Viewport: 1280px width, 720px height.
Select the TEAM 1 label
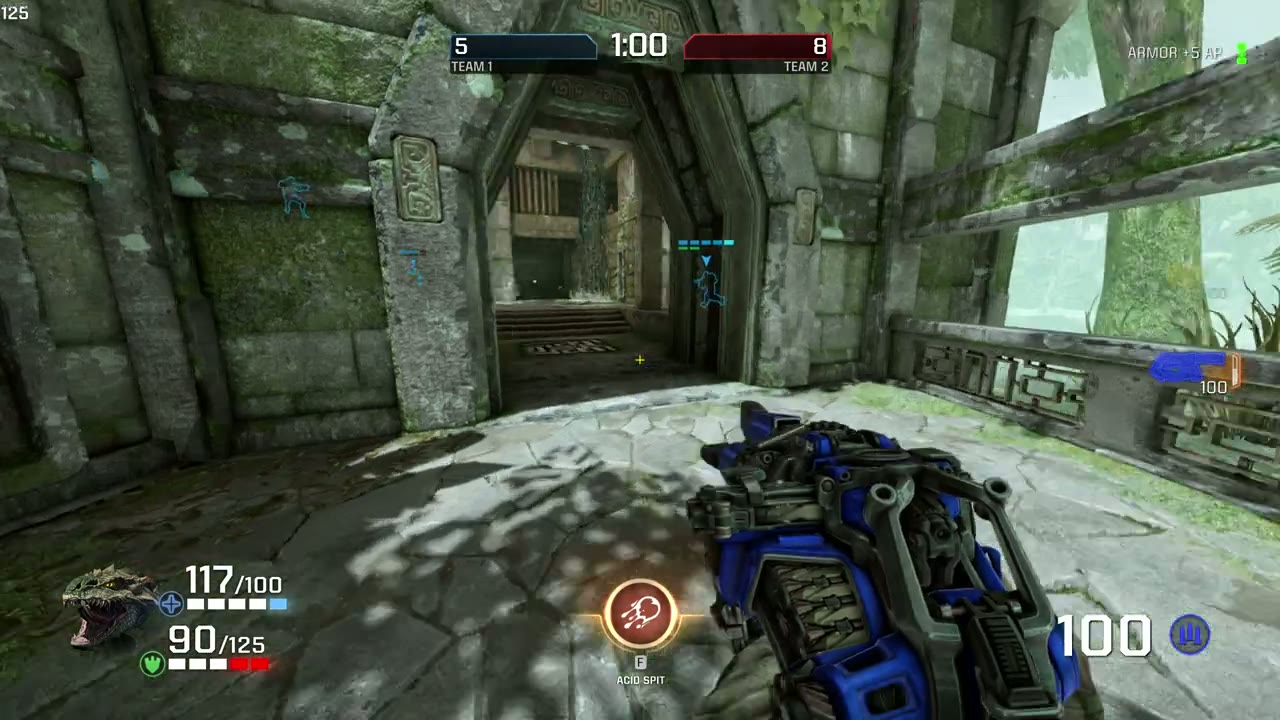coord(471,66)
